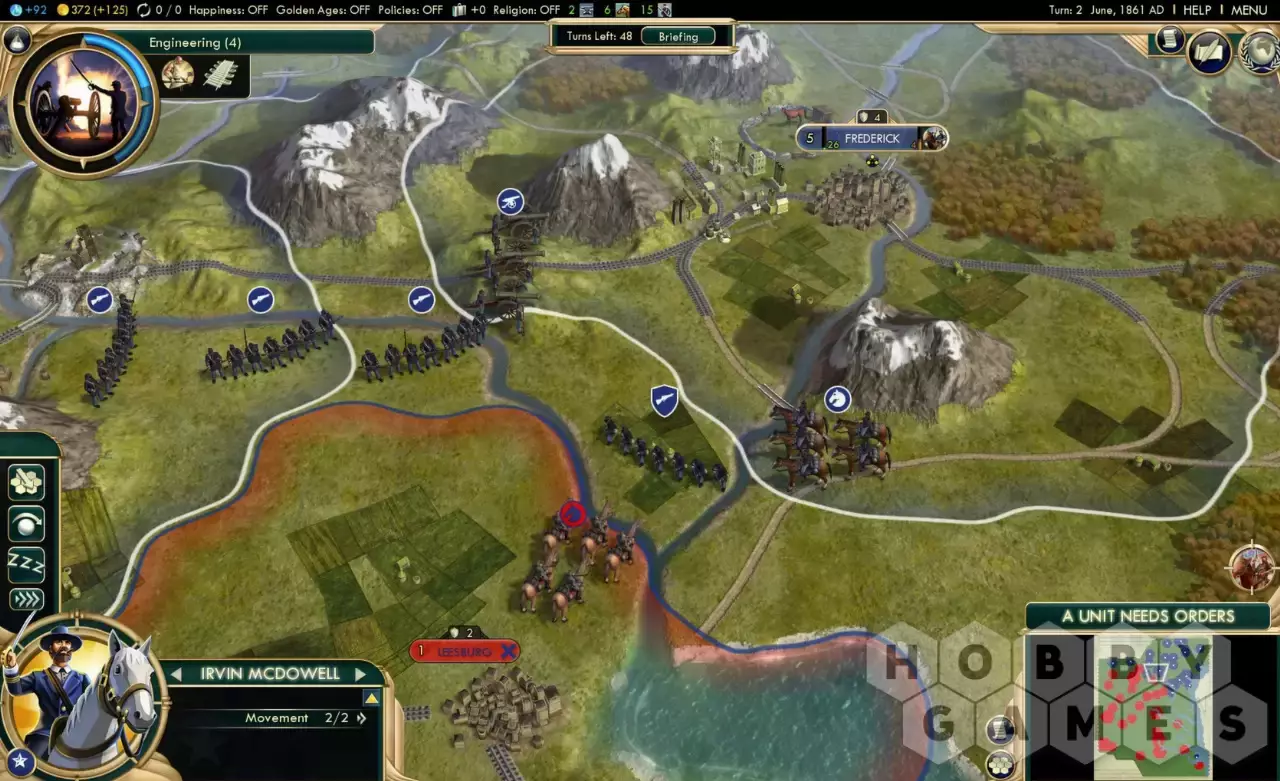Open the Leesburg city banner
1280x781 pixels.
tap(464, 651)
